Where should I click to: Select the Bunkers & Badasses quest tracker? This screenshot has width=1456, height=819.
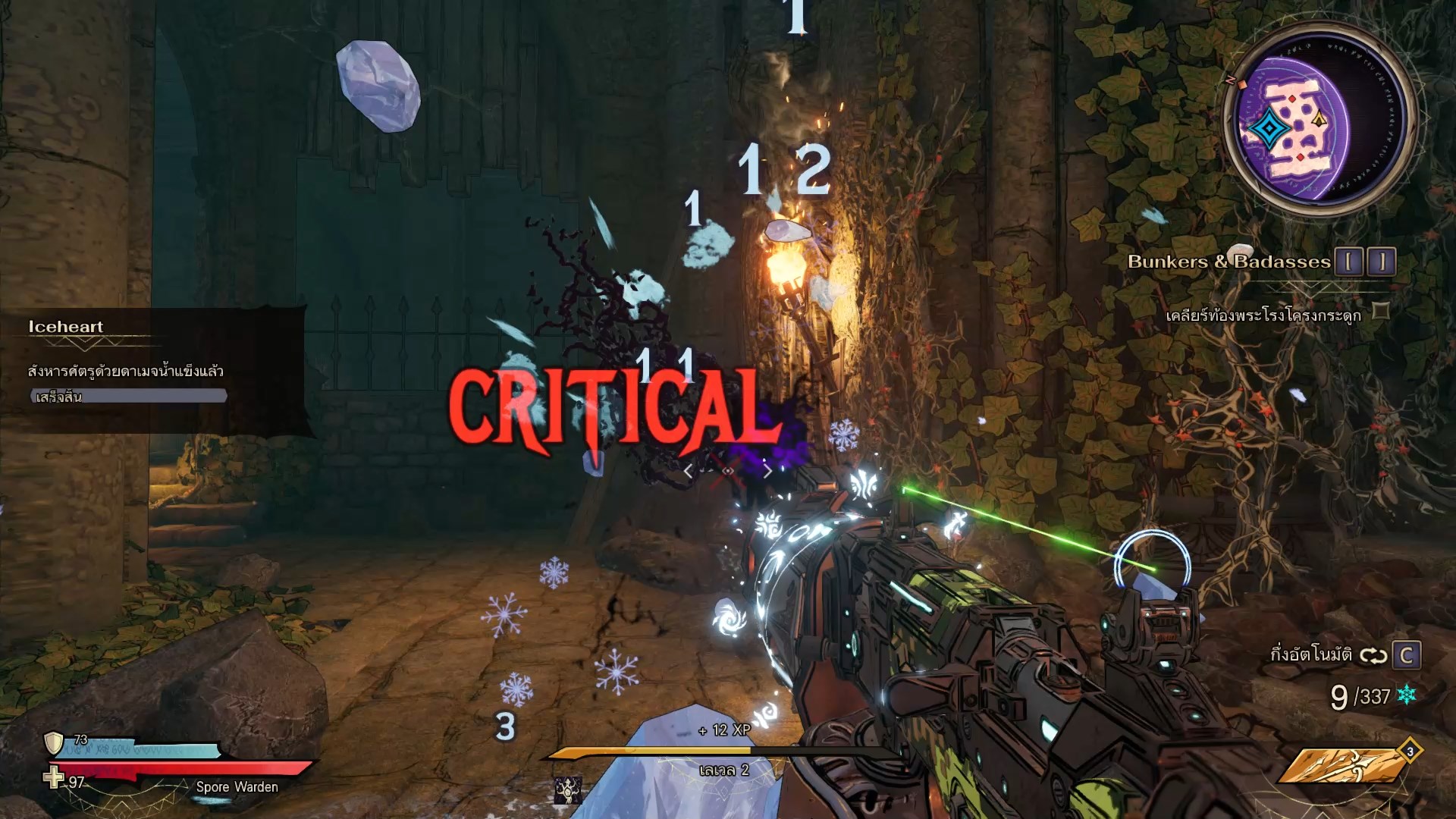[1228, 262]
